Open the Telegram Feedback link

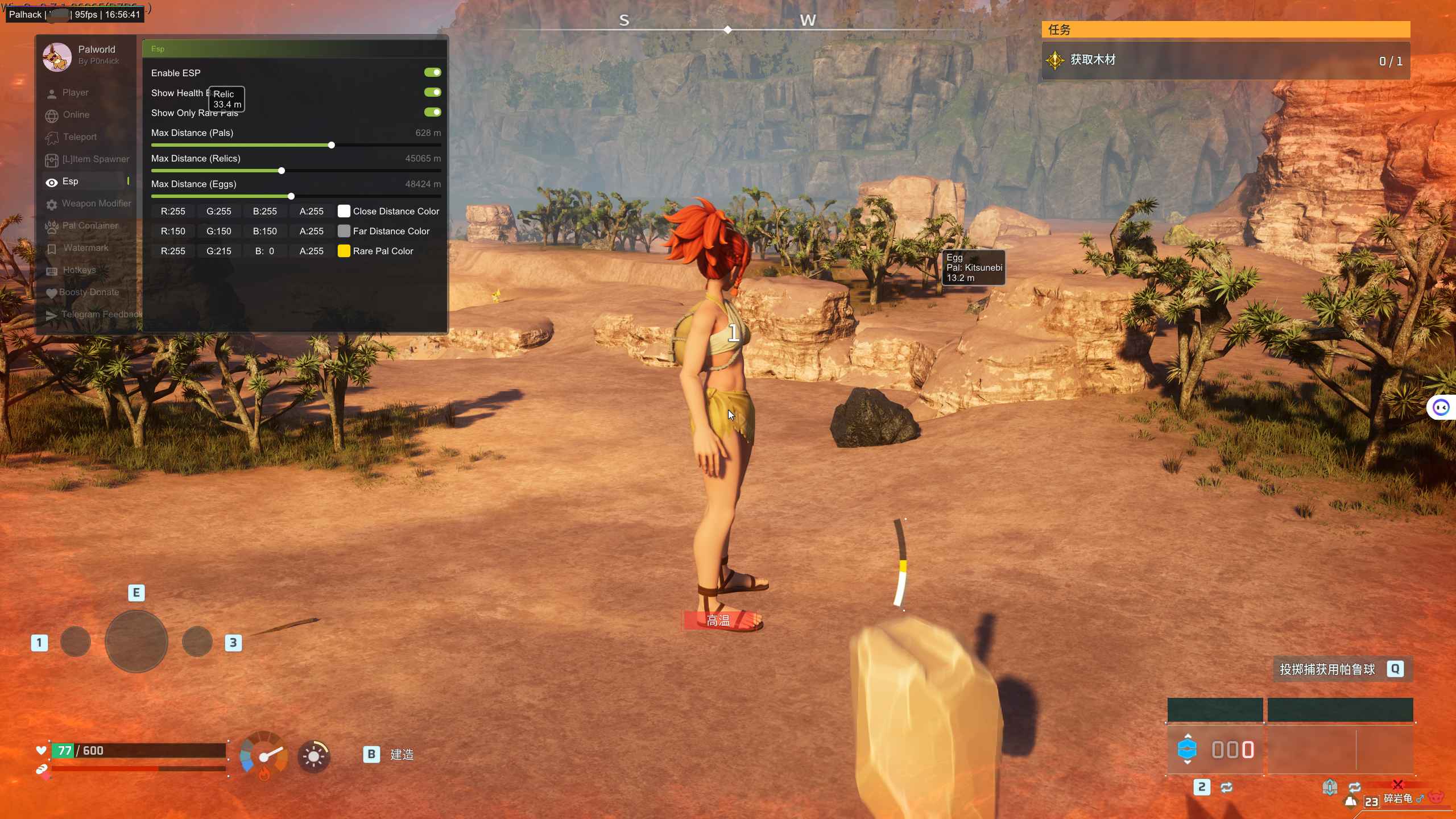[101, 315]
